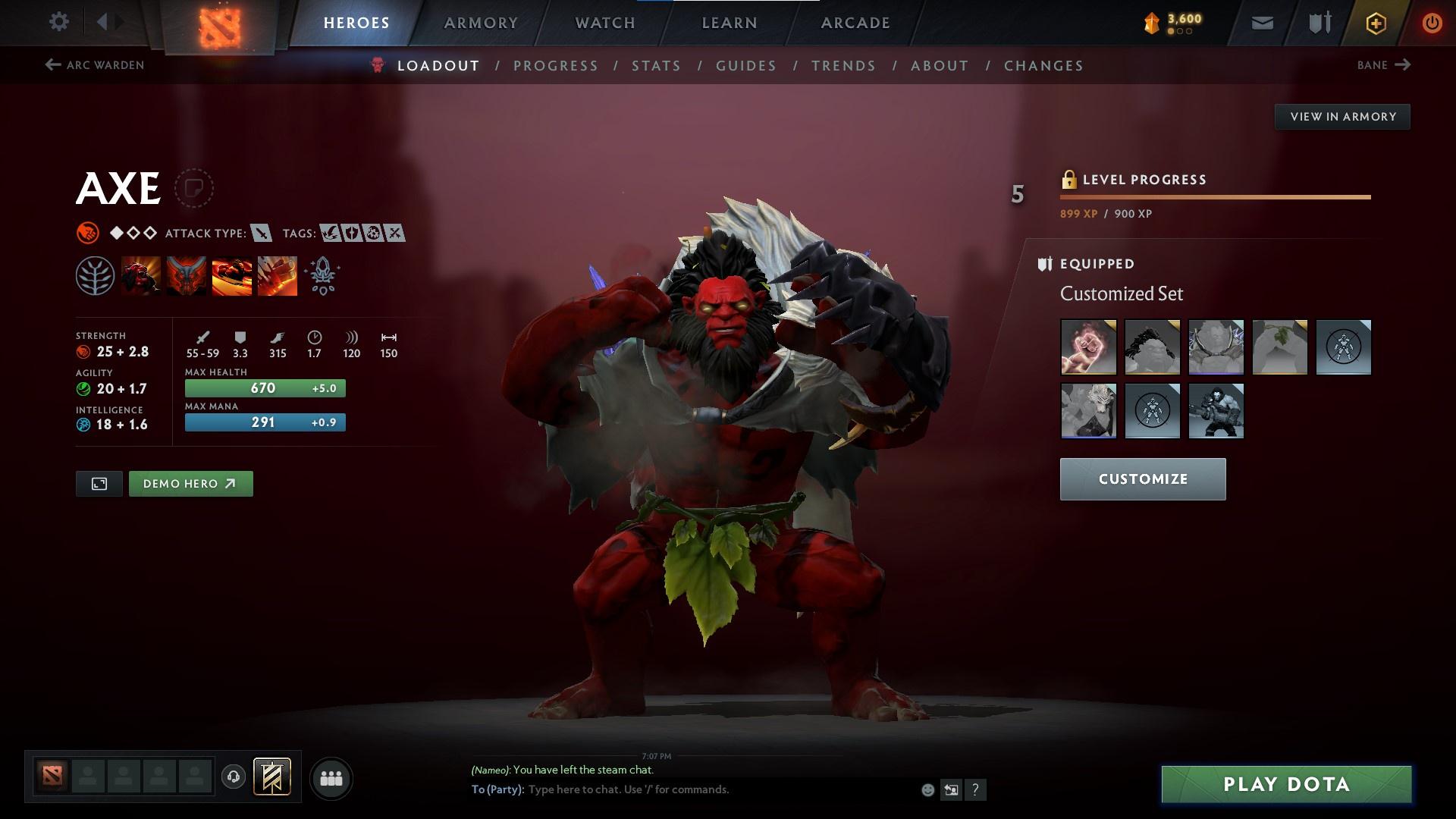Advance to the next hero Bane
This screenshot has width=1456, height=819.
pyautogui.click(x=1383, y=65)
